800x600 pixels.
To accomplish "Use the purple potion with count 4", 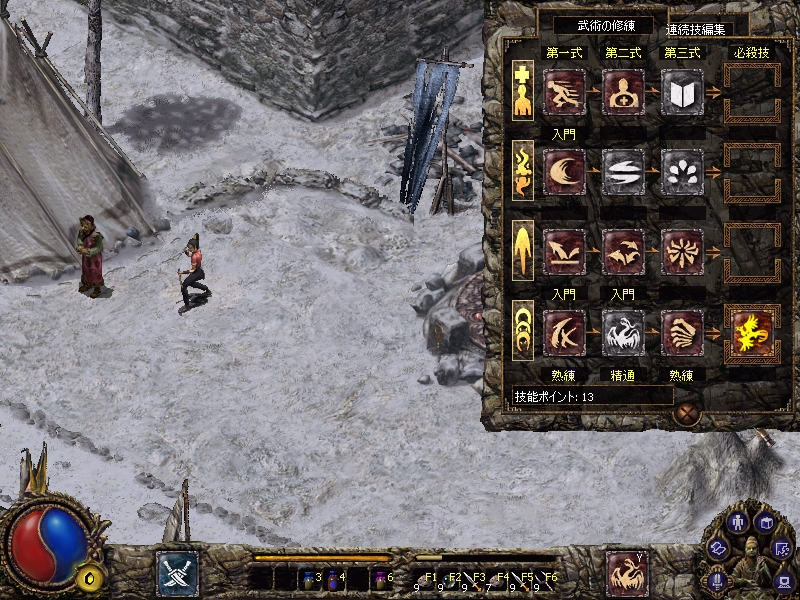I will tap(332, 578).
